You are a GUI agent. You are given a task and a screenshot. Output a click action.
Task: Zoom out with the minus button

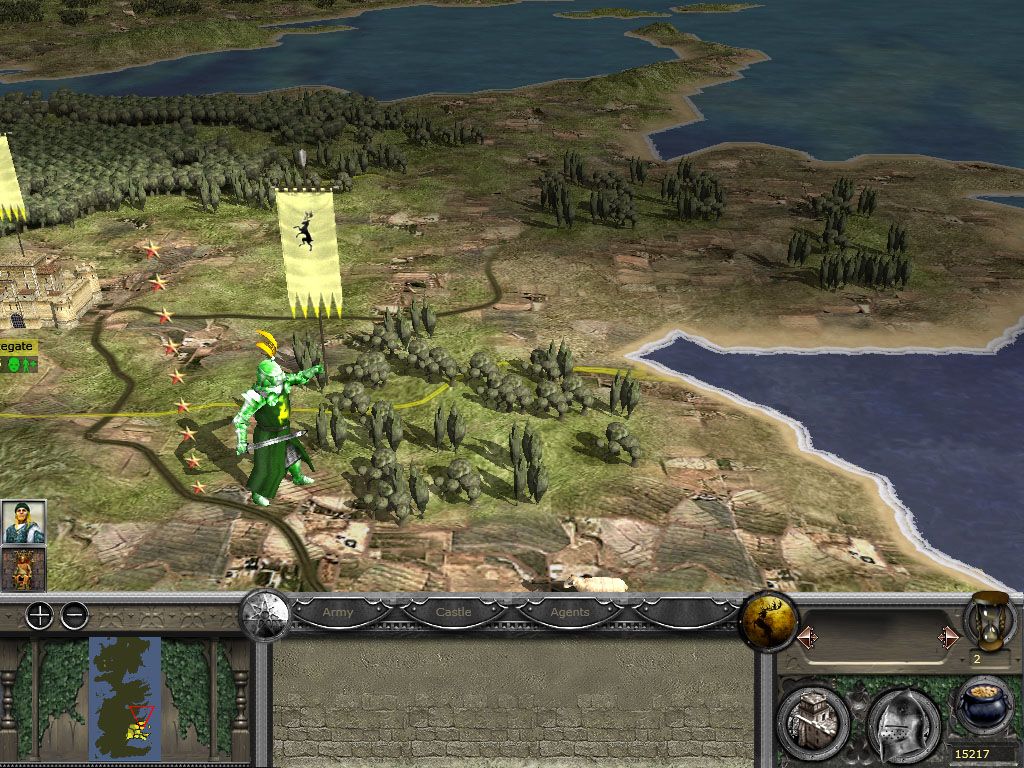coord(75,616)
